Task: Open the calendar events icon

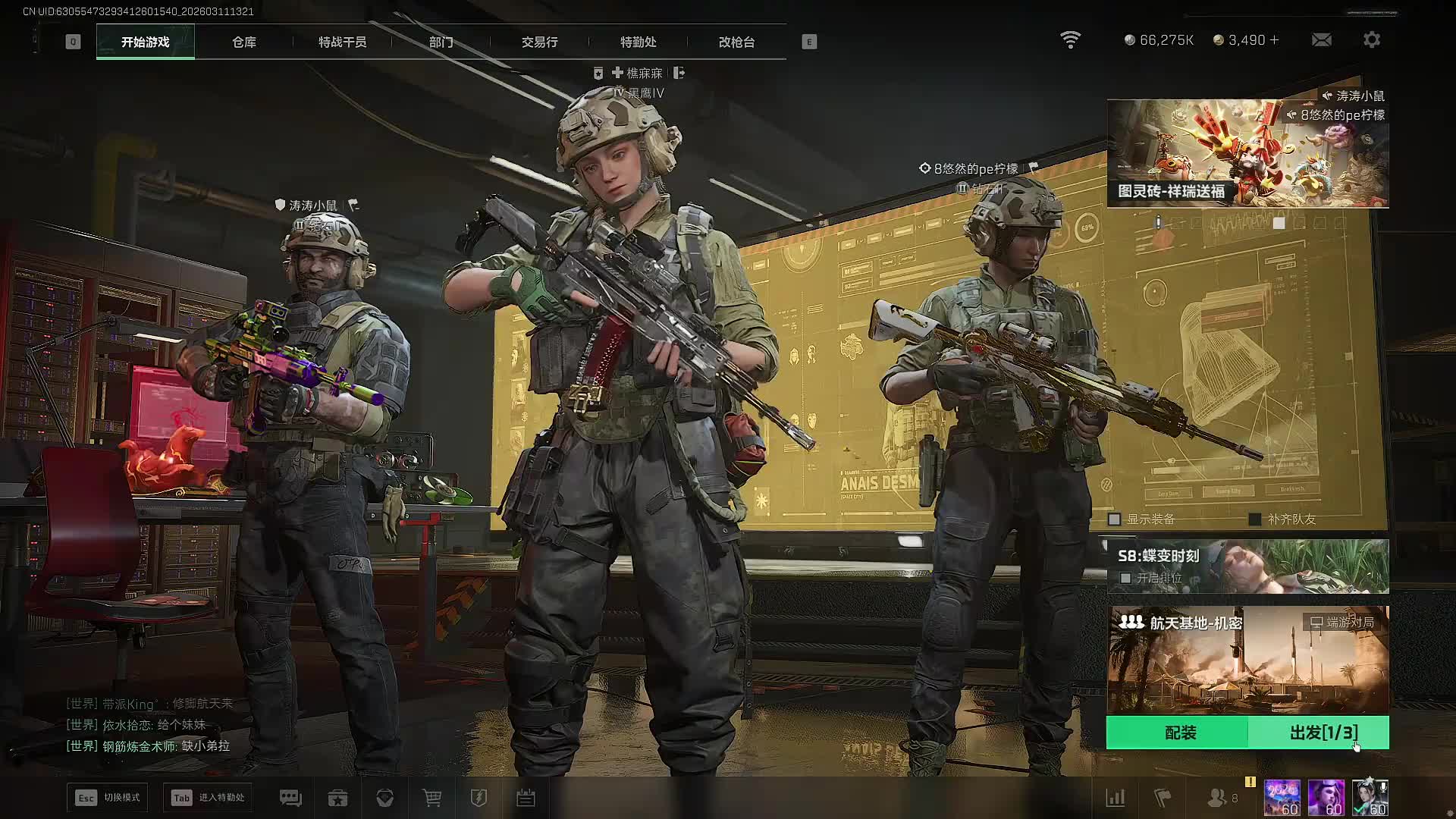Action: click(526, 798)
